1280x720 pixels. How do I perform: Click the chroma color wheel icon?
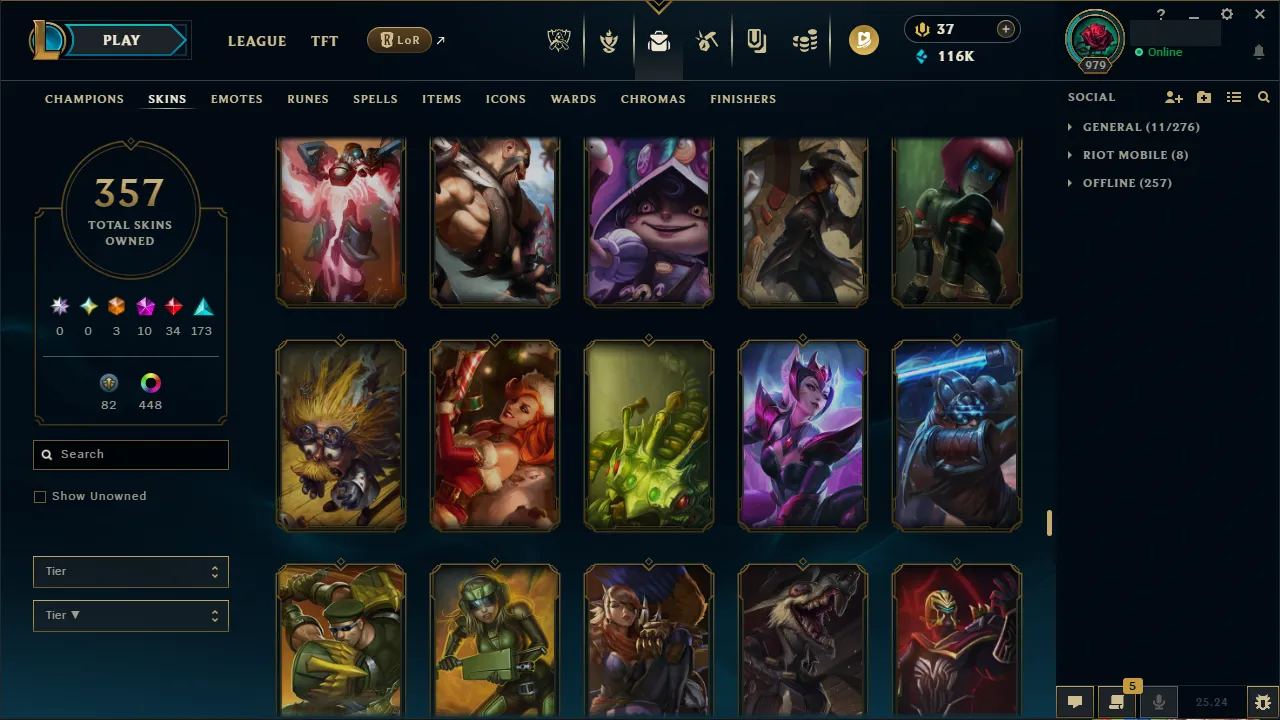click(x=150, y=382)
